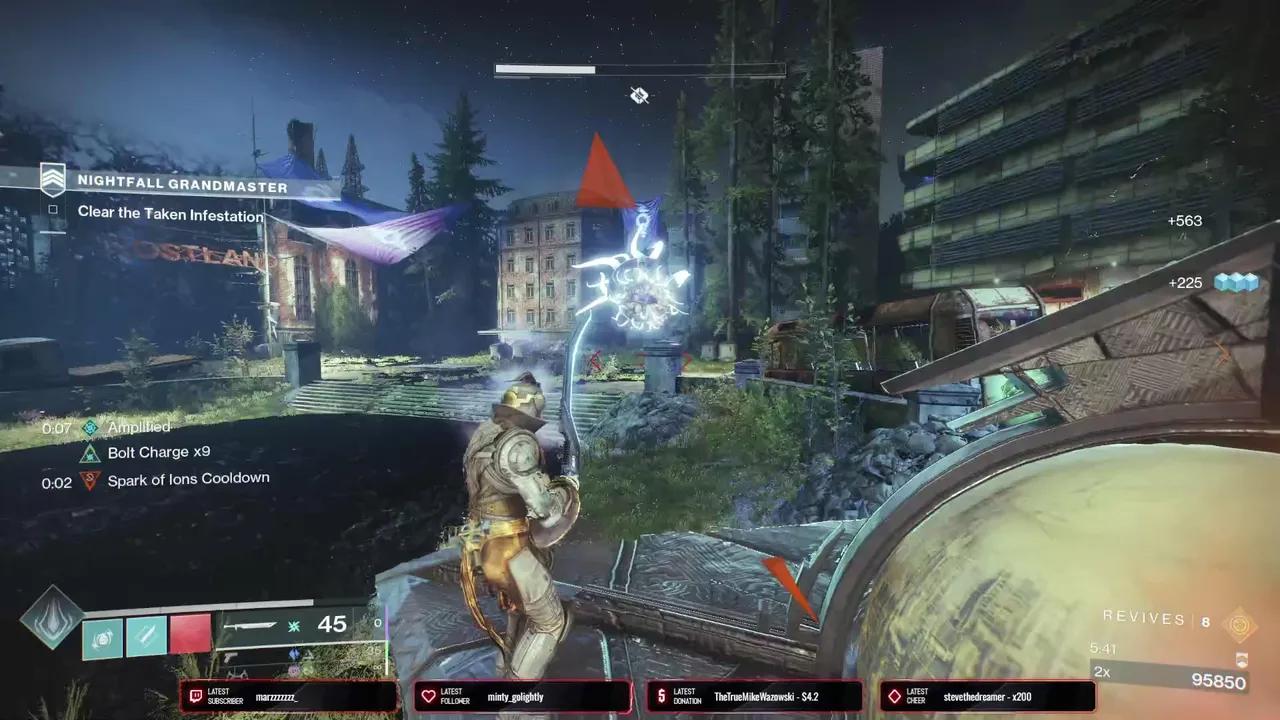Select the diamond super ability icon
The image size is (1280, 720).
(x=49, y=616)
